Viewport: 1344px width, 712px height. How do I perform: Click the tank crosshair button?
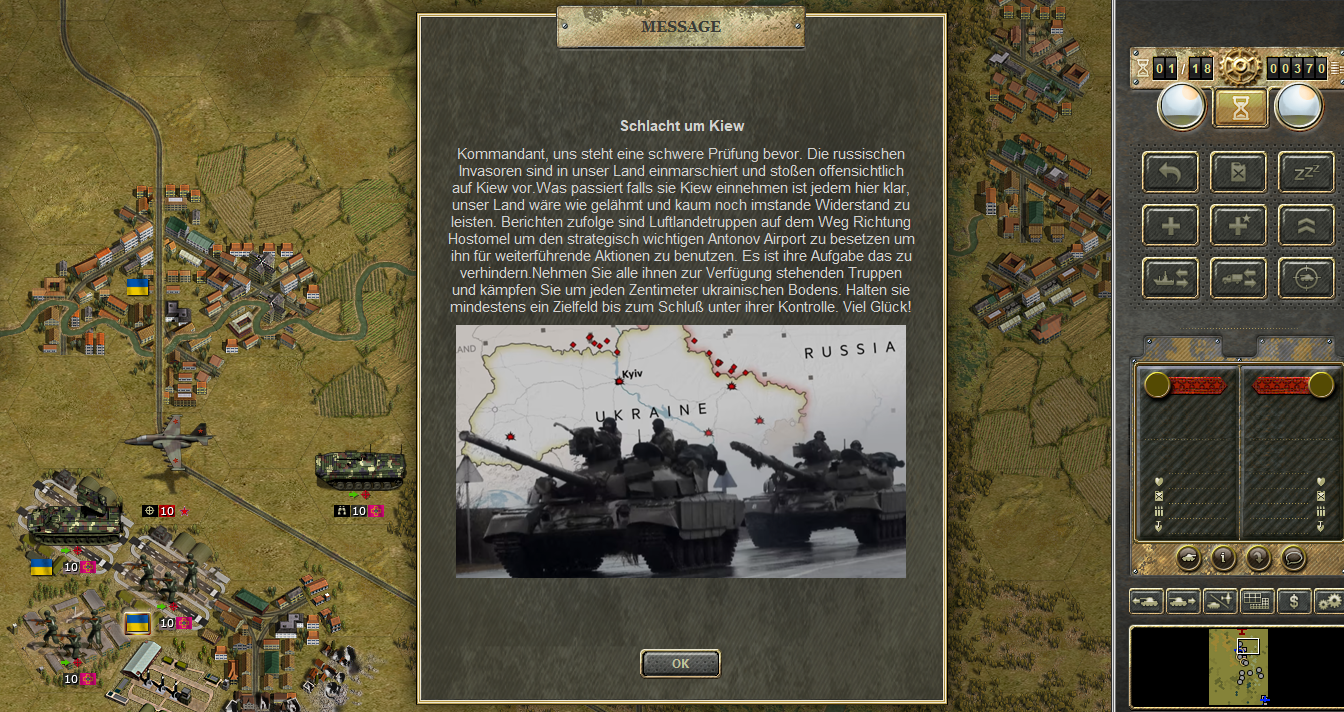(1306, 278)
